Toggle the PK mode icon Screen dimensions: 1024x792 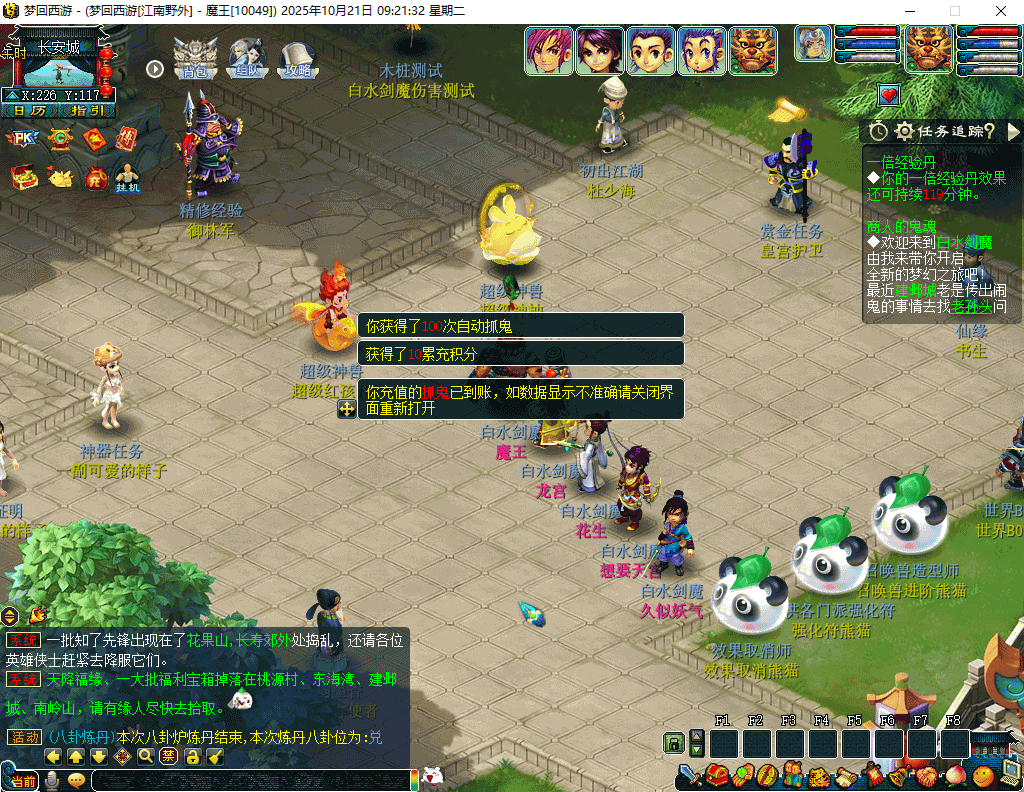[x=23, y=139]
